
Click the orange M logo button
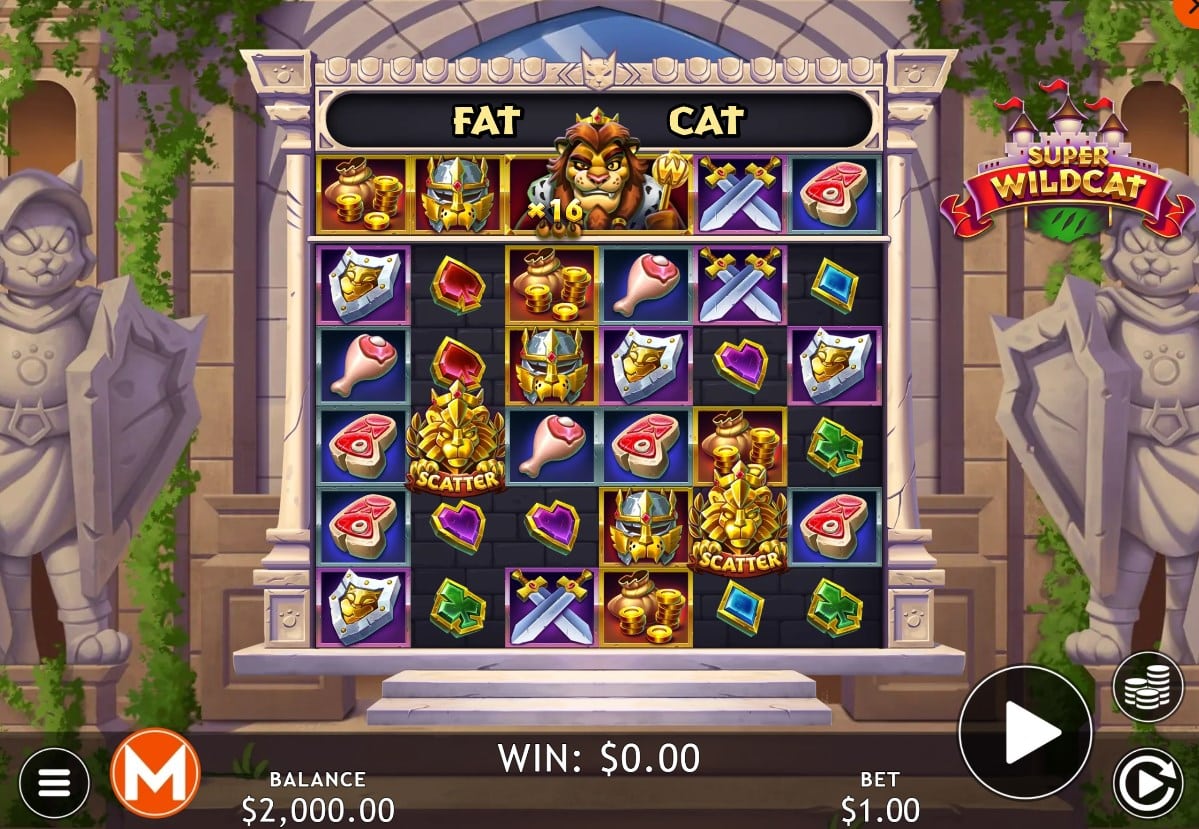pos(155,773)
